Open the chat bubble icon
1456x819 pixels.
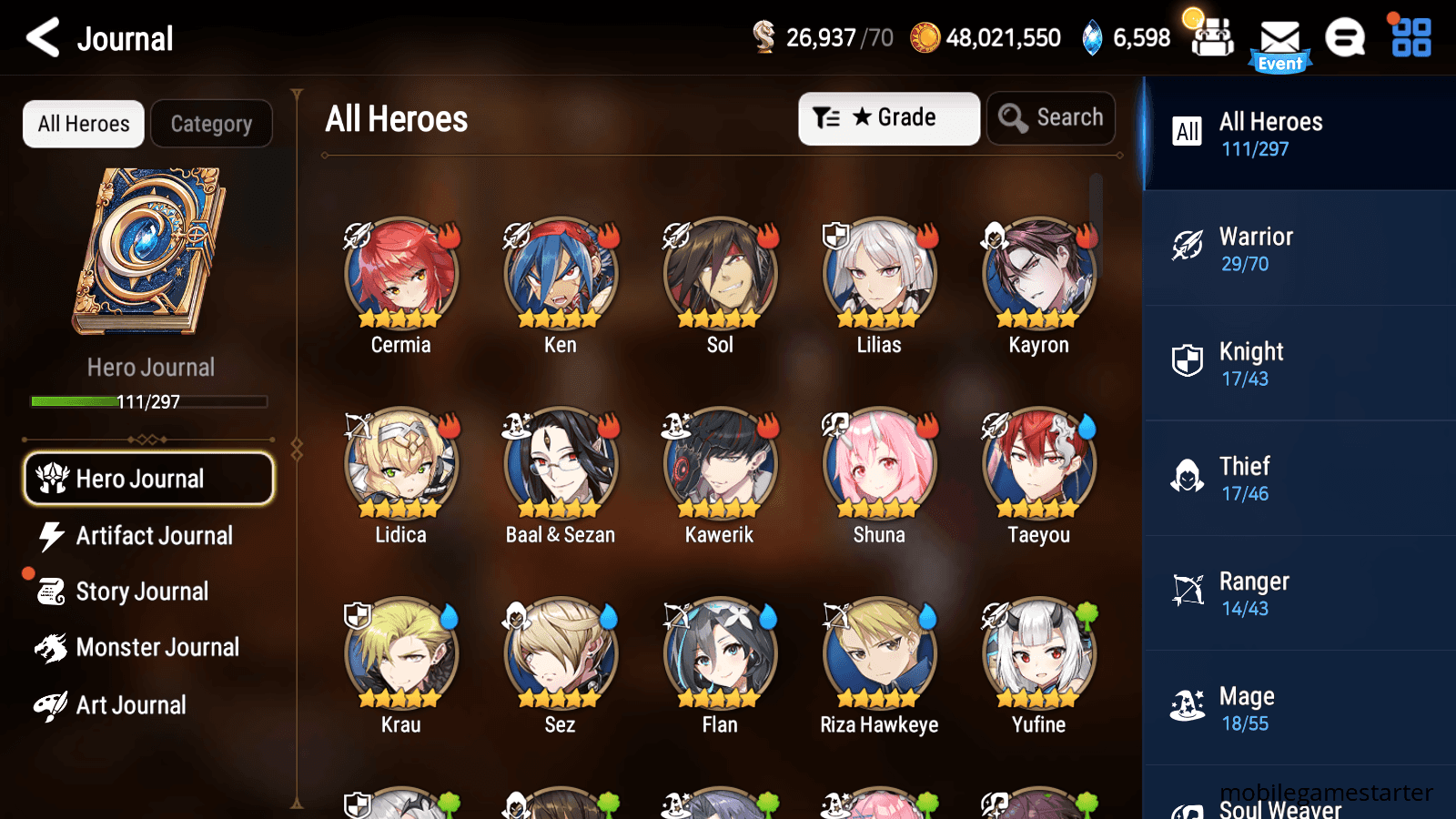(1344, 38)
